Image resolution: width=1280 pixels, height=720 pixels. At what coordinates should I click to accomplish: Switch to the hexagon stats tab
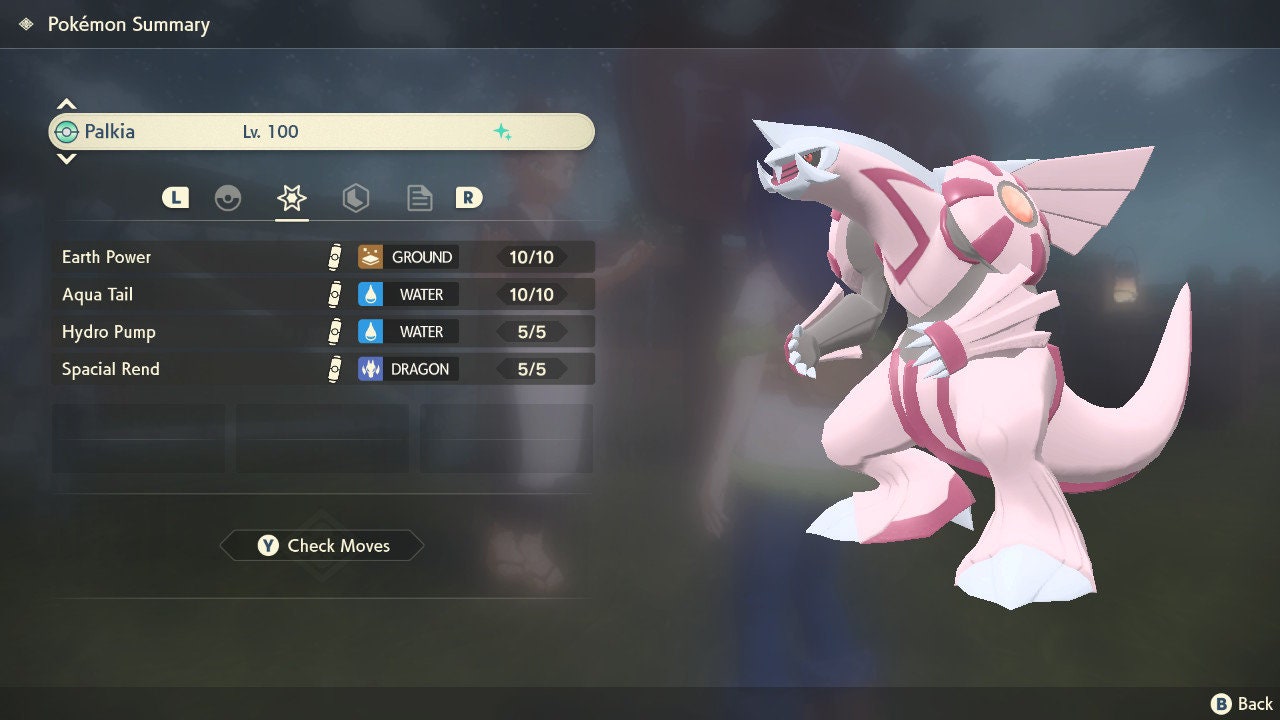[355, 198]
